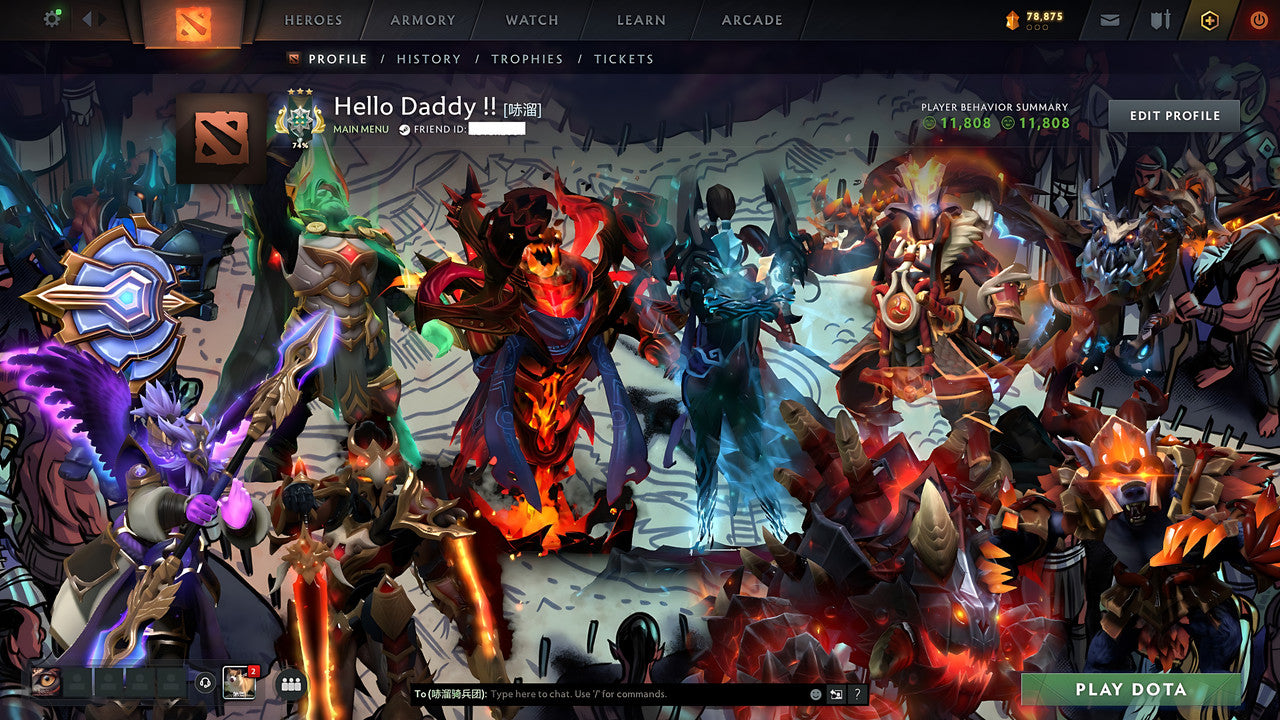Open the ARCADE menu
The width and height of the screenshot is (1280, 720).
(751, 20)
